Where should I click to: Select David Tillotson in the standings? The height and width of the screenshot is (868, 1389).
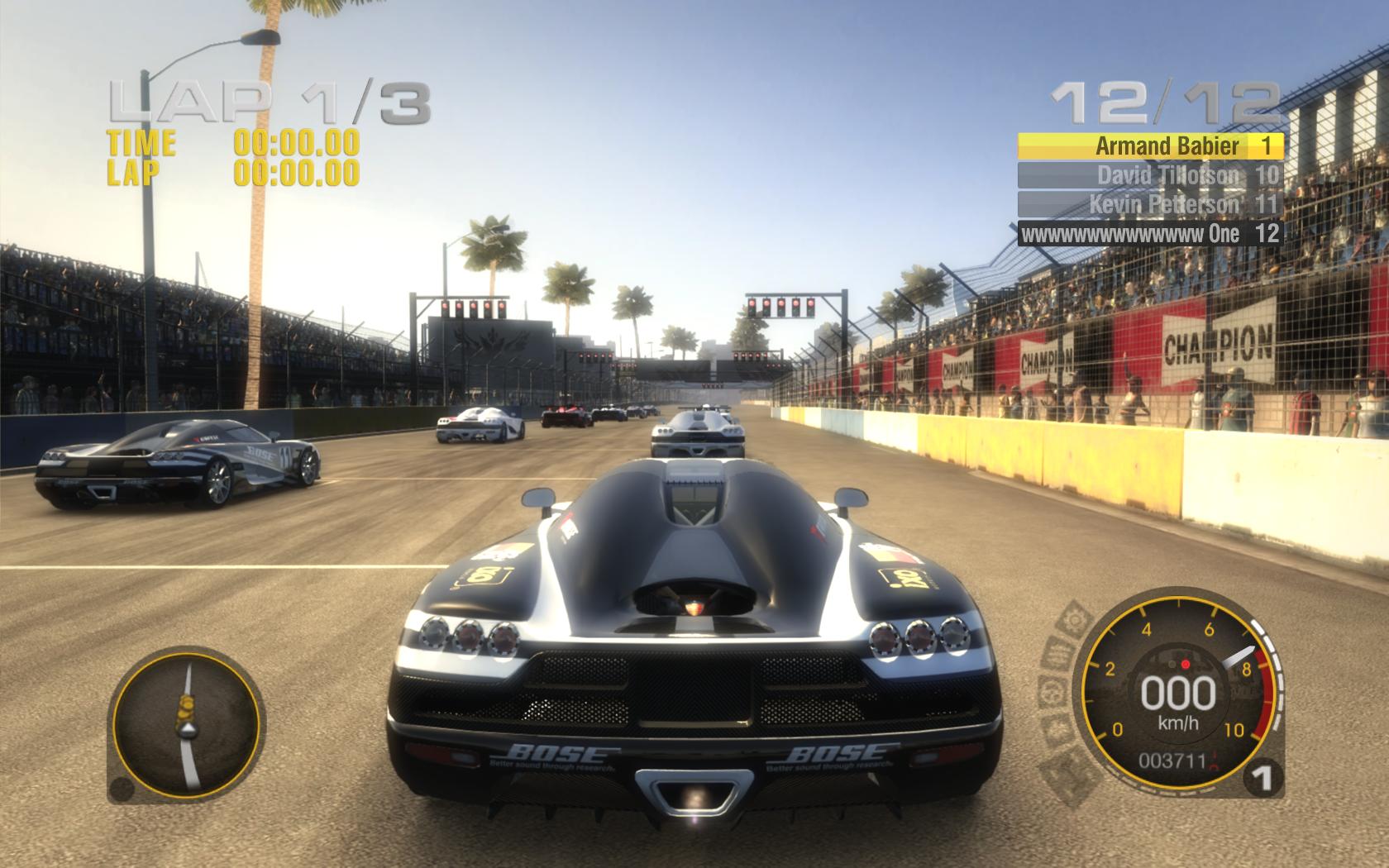(x=1149, y=175)
